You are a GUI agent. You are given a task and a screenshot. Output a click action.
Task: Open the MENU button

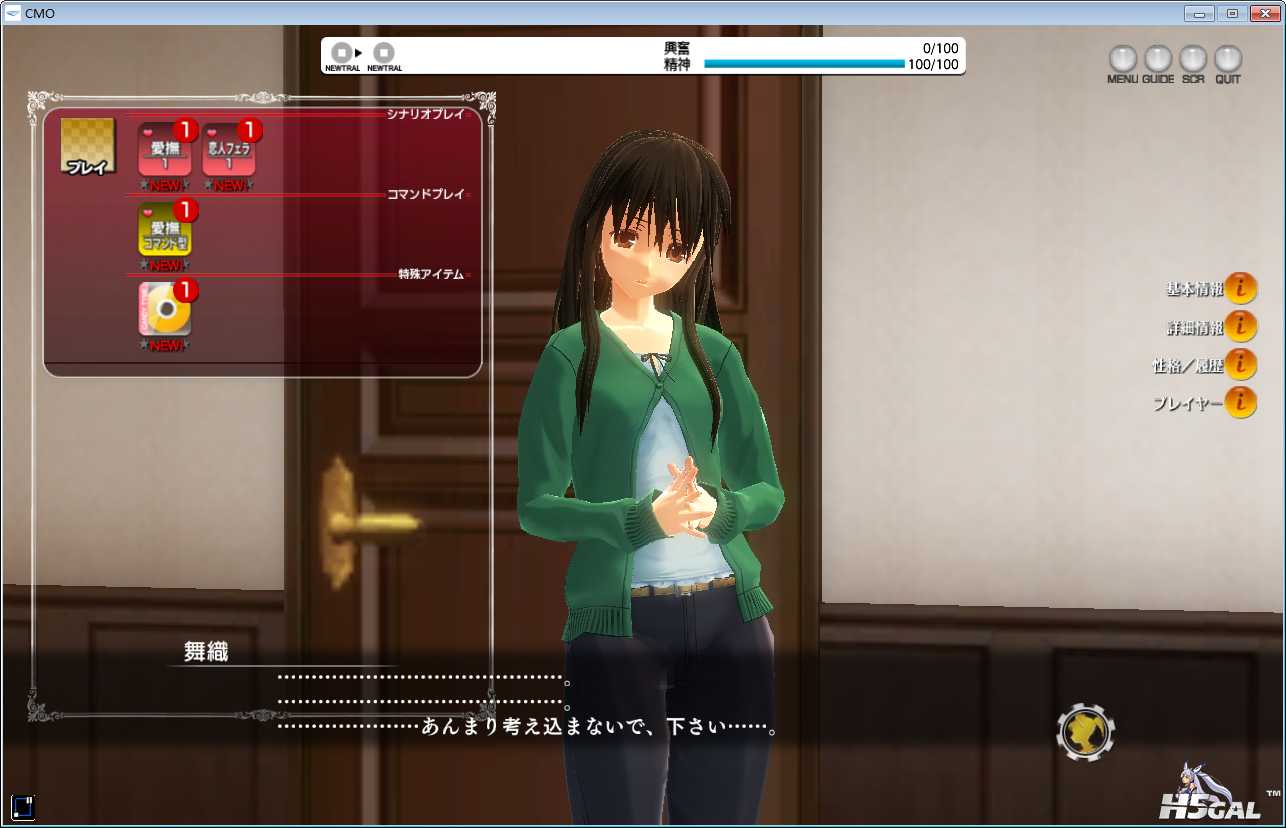point(1123,59)
